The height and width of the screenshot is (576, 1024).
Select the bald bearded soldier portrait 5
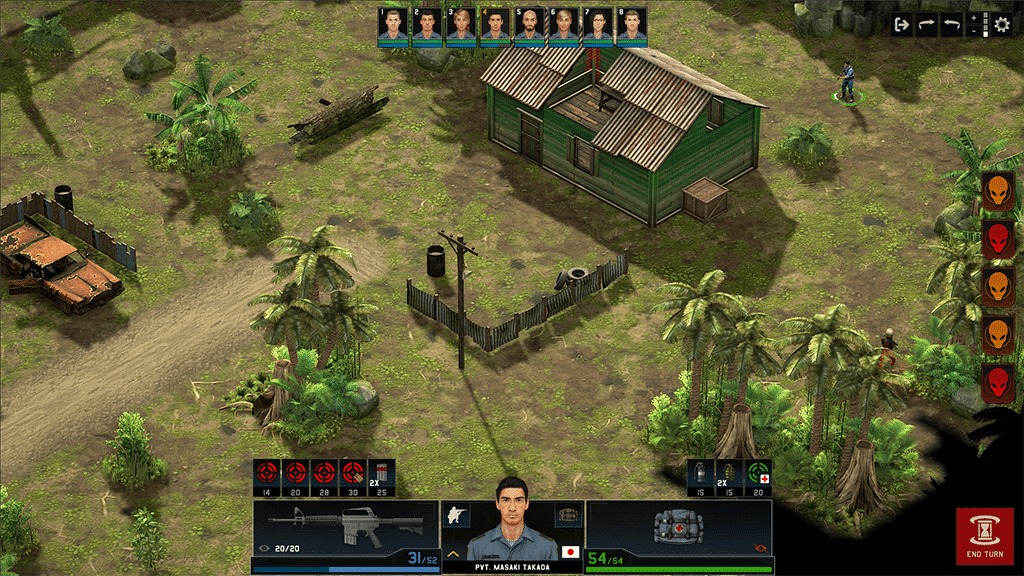[x=529, y=25]
